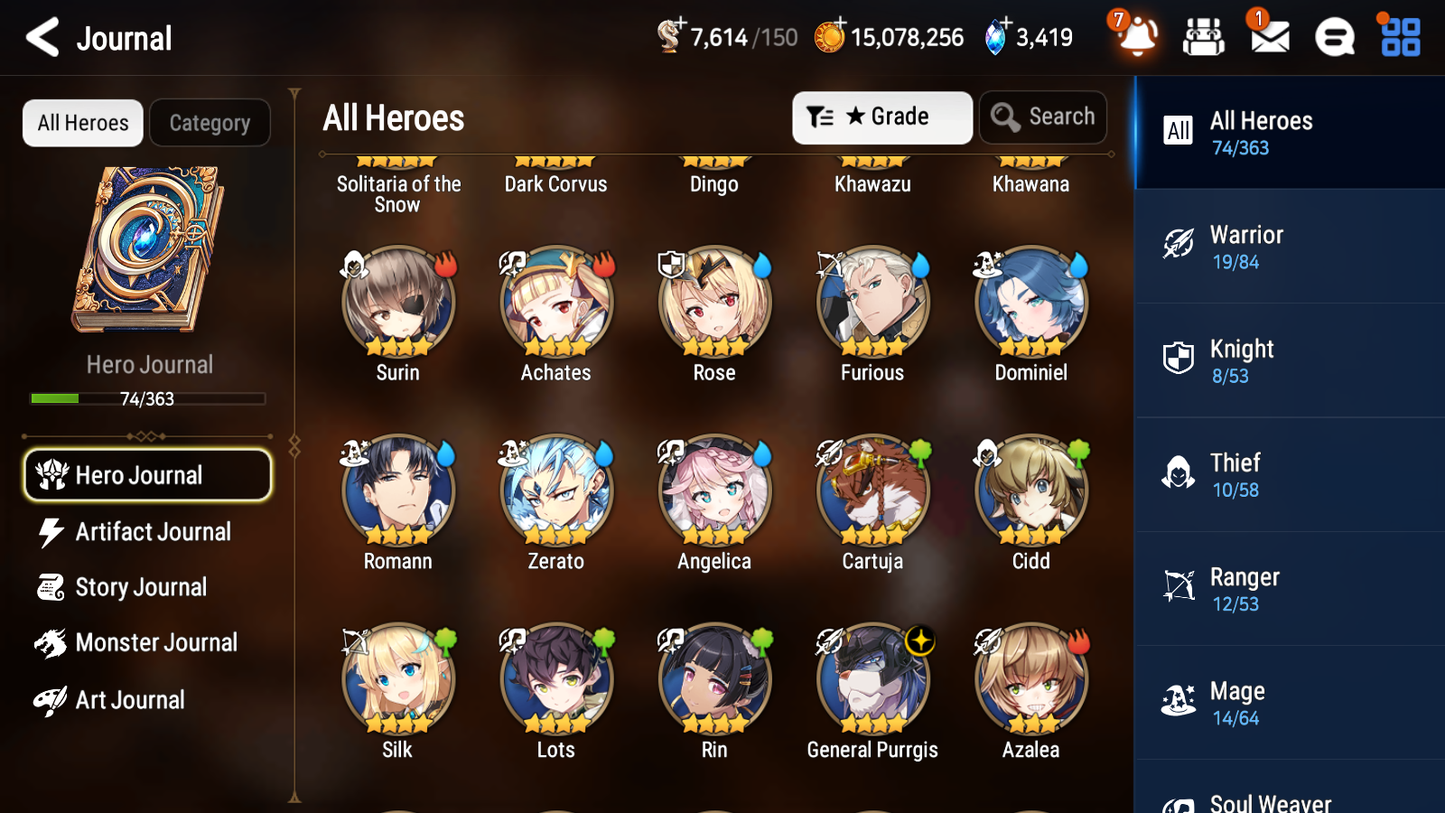
Task: Open the quick menu grid icon
Action: (1398, 36)
